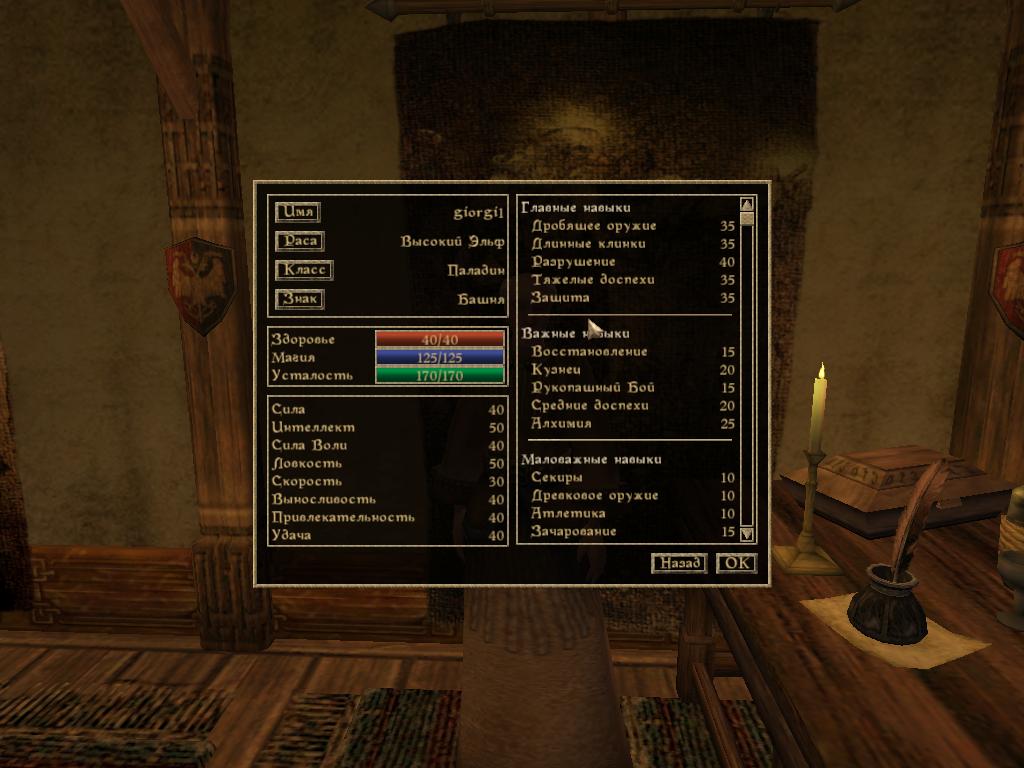Open the Раса (Race) selection
The image size is (1024, 768).
coord(300,241)
